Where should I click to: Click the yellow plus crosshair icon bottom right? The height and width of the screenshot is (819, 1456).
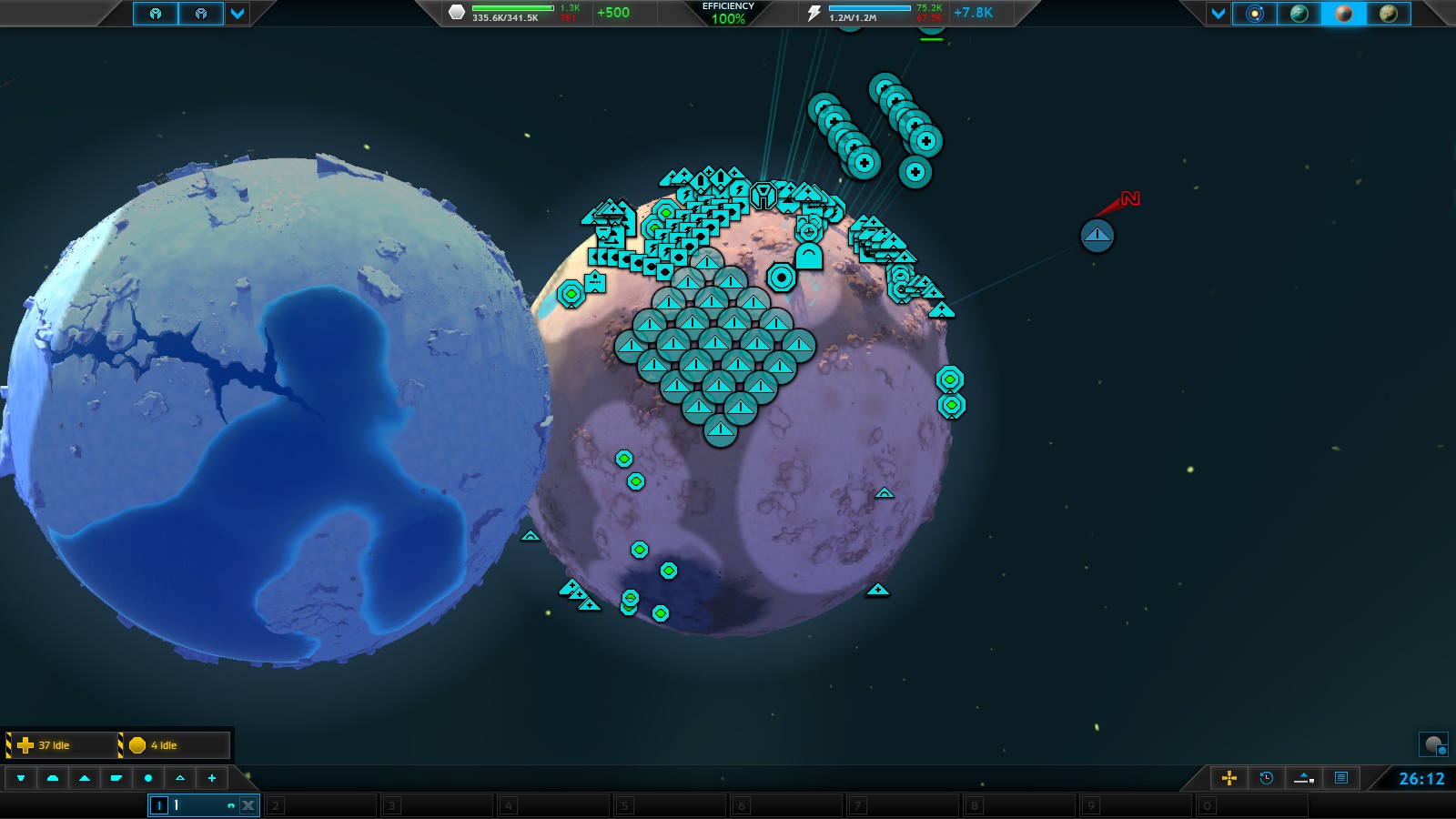pyautogui.click(x=1229, y=778)
